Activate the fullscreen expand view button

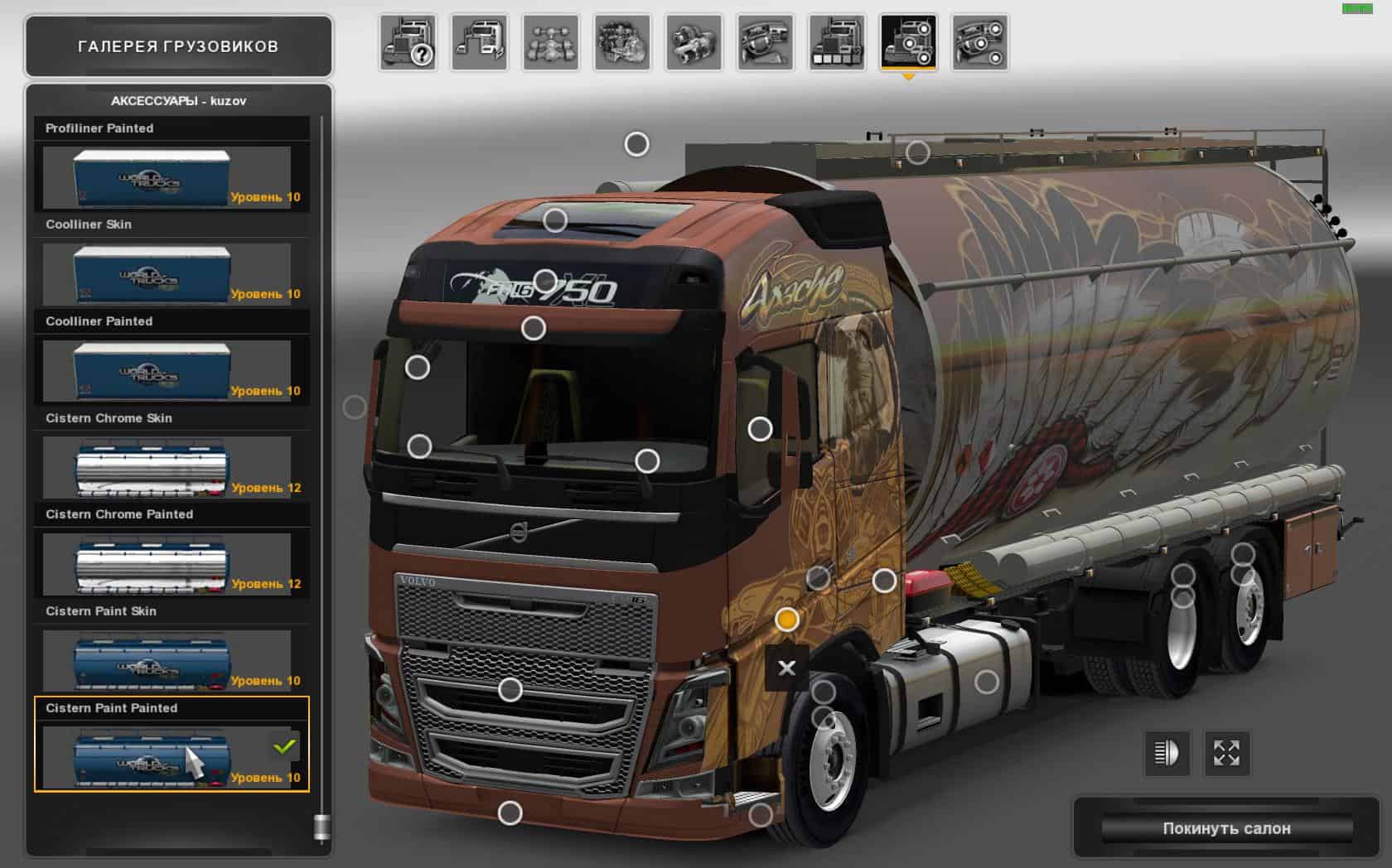1226,753
